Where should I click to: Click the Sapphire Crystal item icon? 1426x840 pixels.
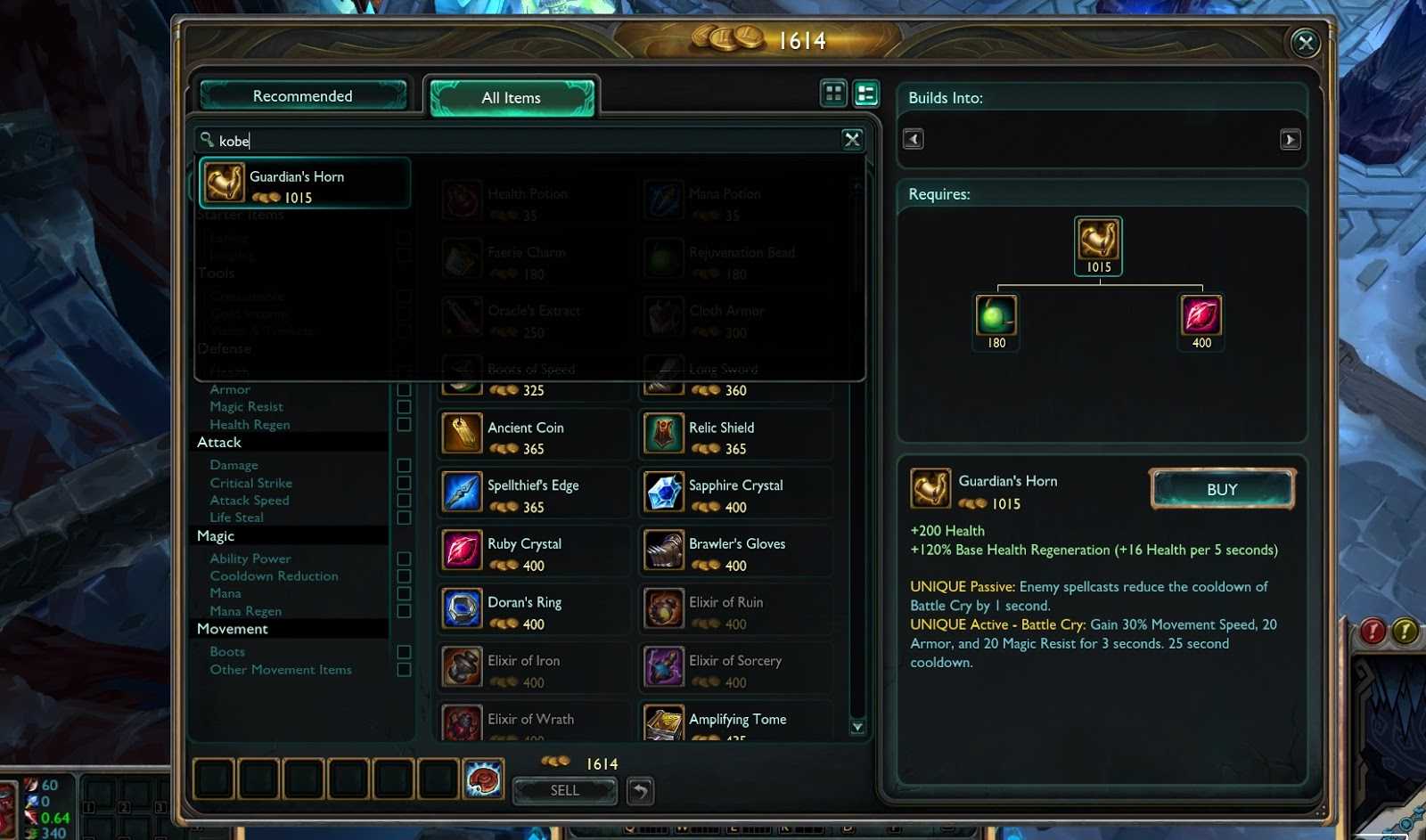663,492
